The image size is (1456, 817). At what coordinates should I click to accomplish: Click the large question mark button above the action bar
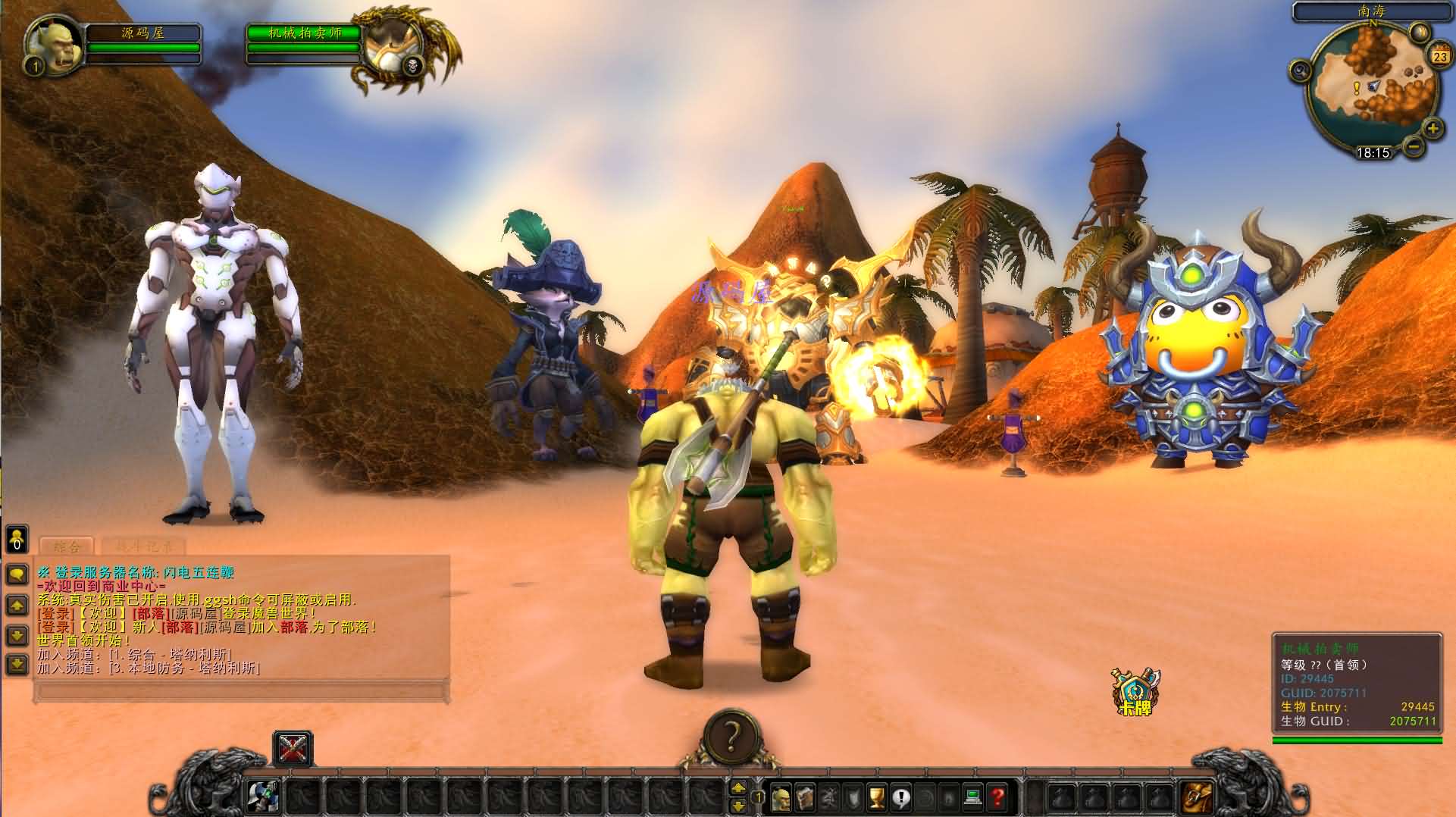(x=731, y=736)
